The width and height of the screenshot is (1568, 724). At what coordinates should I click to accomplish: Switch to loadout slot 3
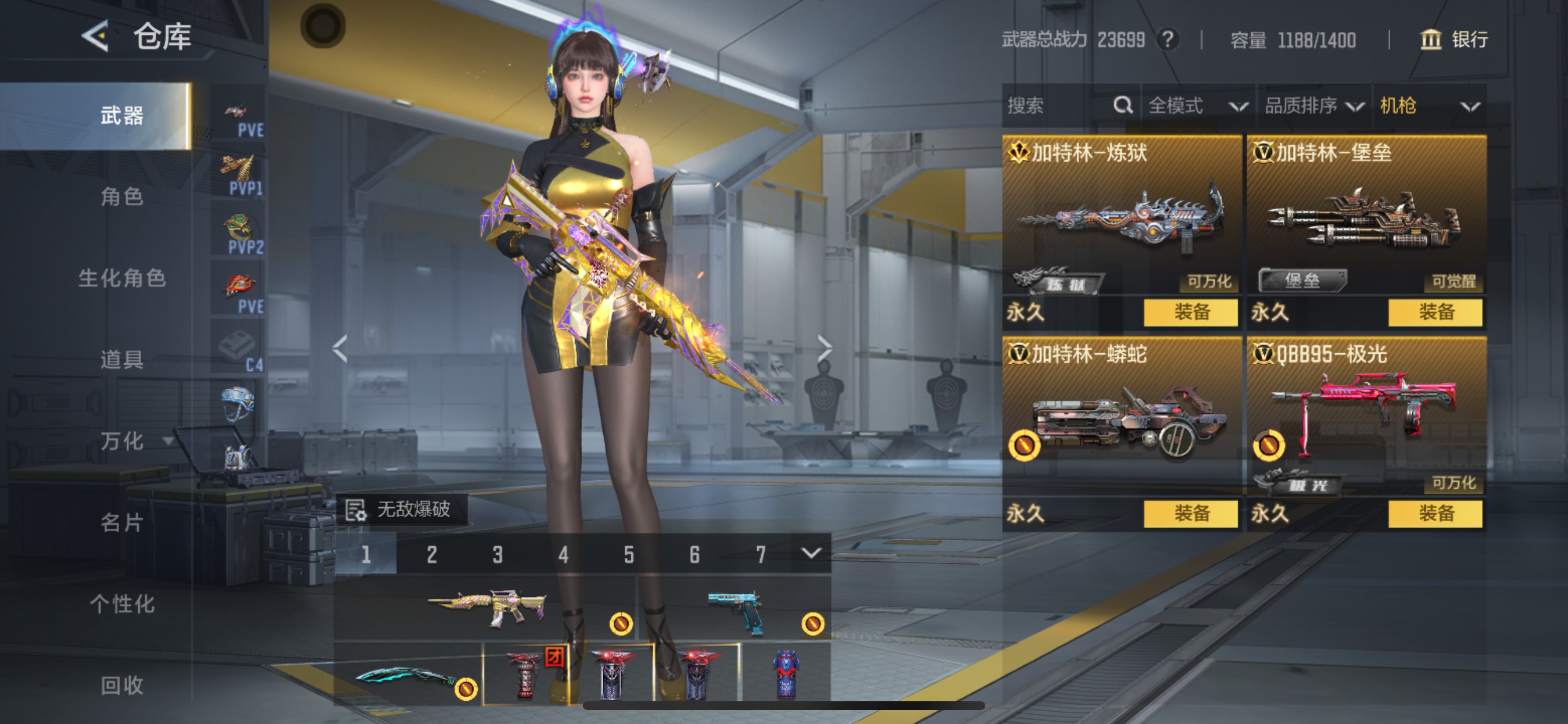(x=498, y=554)
